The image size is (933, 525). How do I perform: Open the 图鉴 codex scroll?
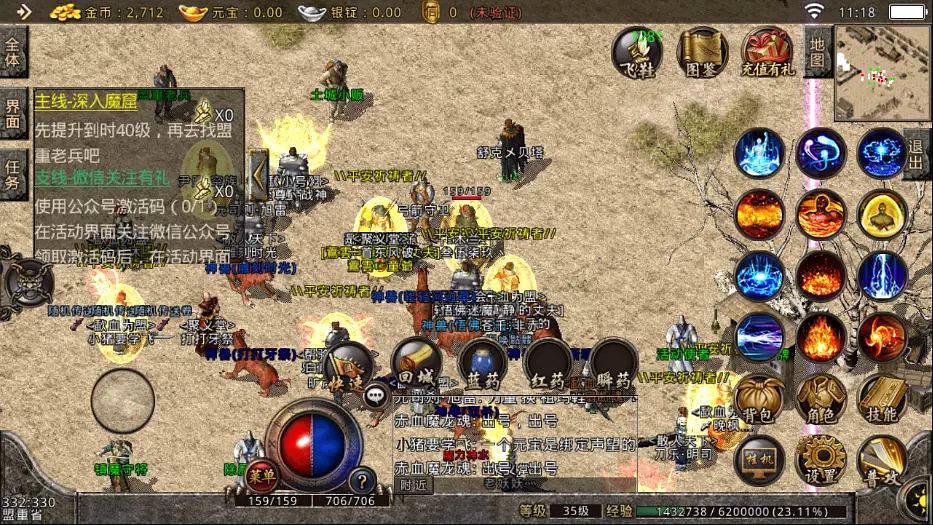(702, 51)
